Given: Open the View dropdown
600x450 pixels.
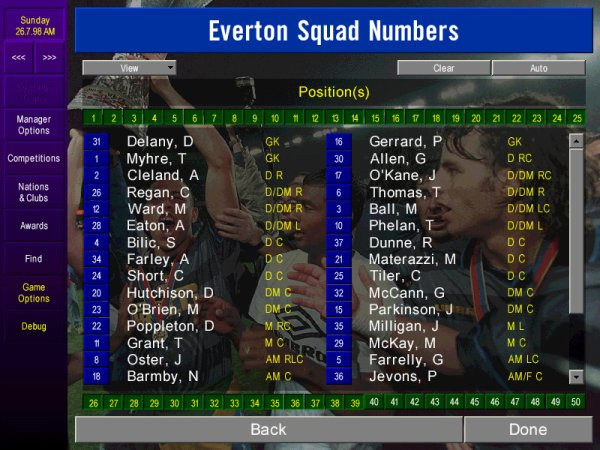Looking at the screenshot, I should (x=129, y=68).
